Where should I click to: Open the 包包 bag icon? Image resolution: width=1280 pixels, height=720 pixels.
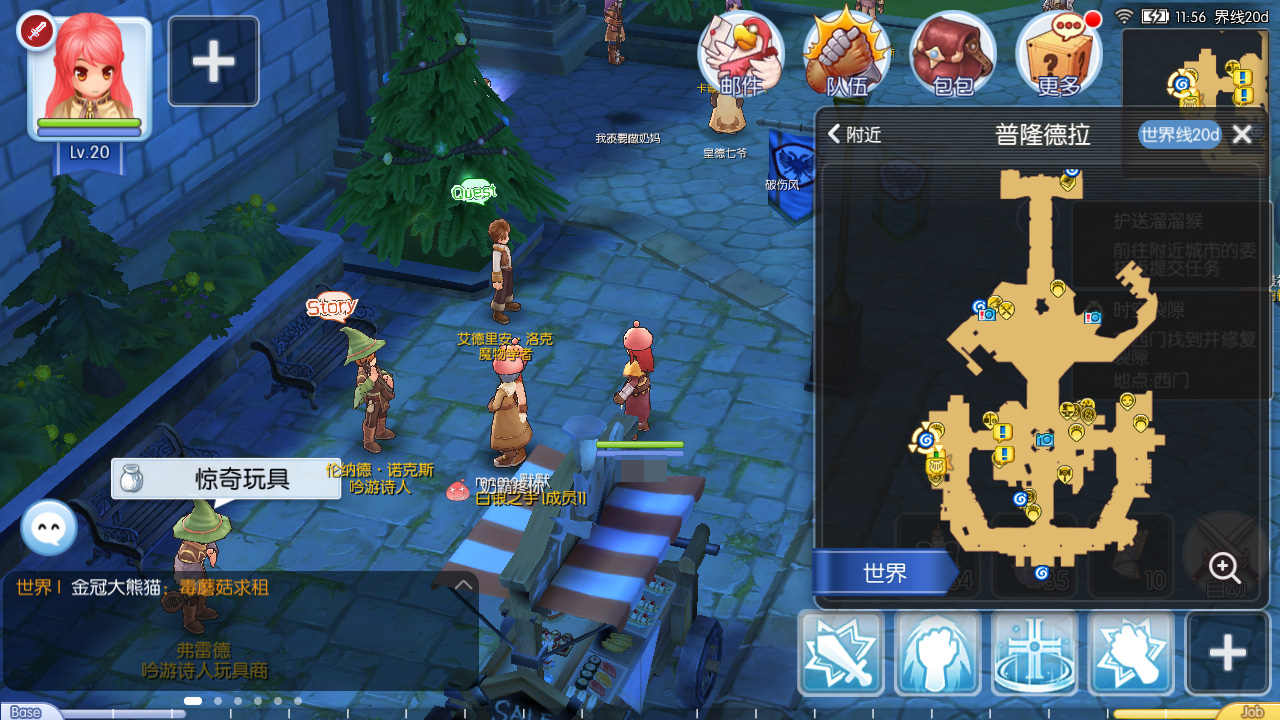coord(951,55)
